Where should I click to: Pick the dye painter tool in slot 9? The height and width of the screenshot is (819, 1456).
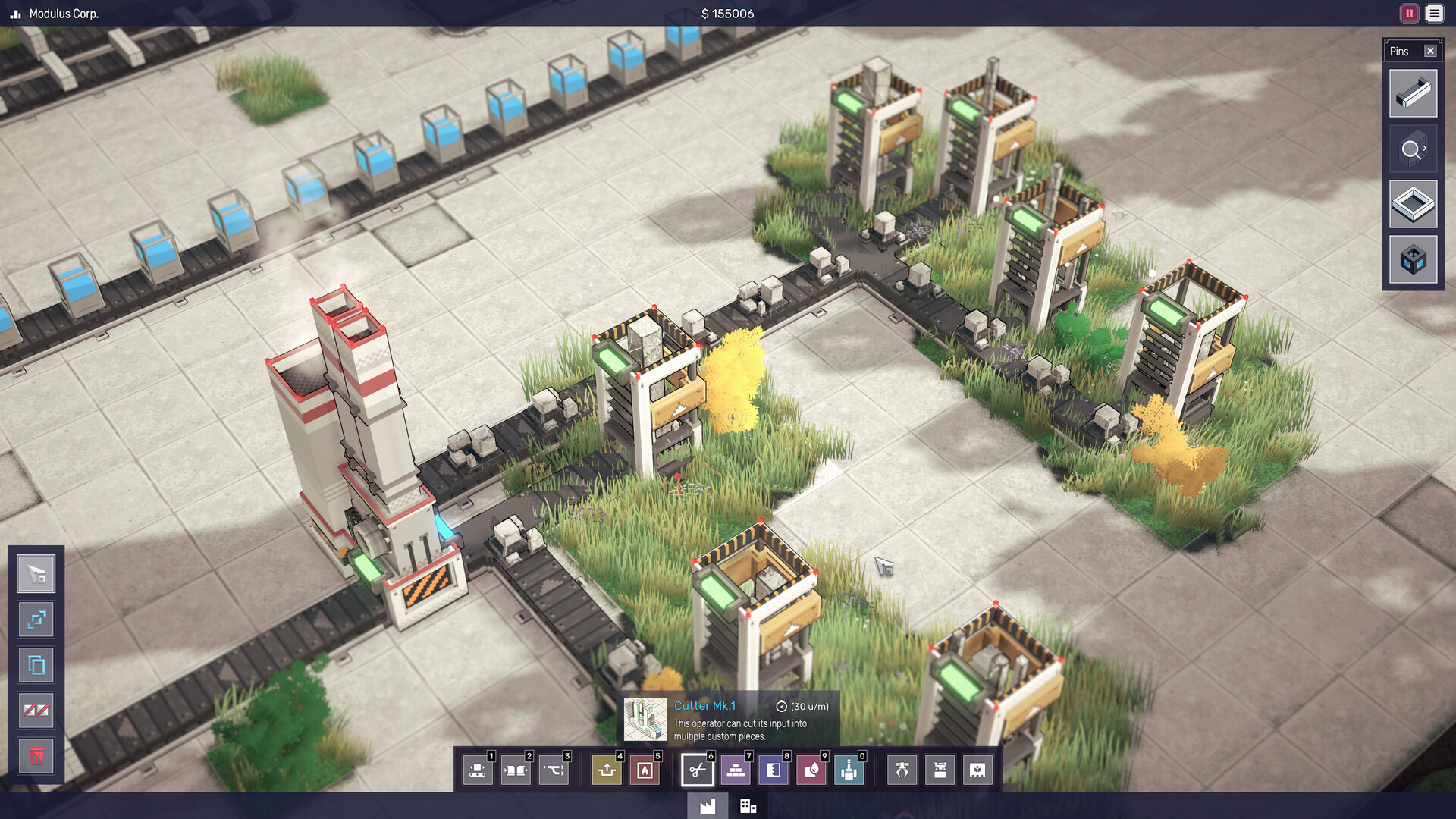810,770
